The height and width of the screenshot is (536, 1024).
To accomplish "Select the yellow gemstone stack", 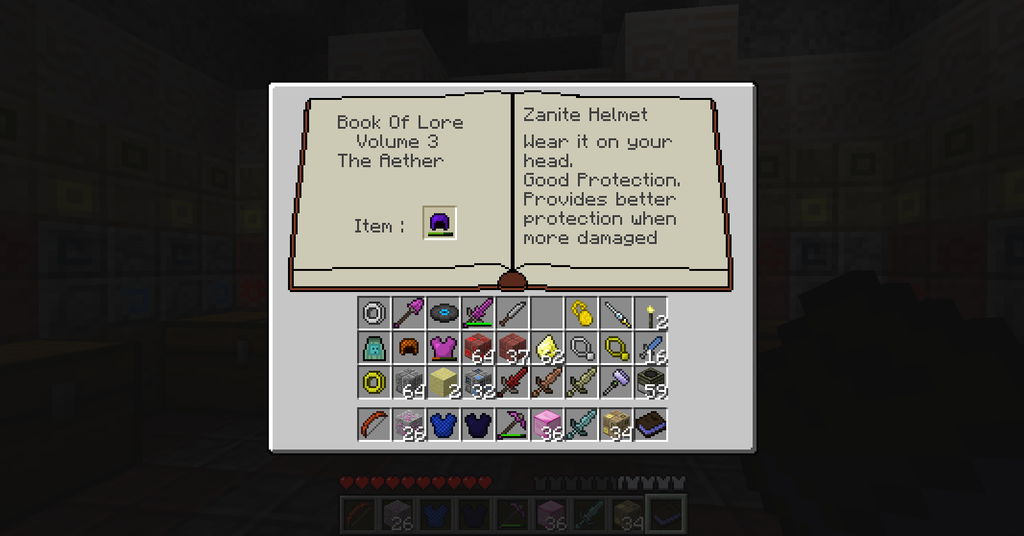I will click(x=547, y=348).
